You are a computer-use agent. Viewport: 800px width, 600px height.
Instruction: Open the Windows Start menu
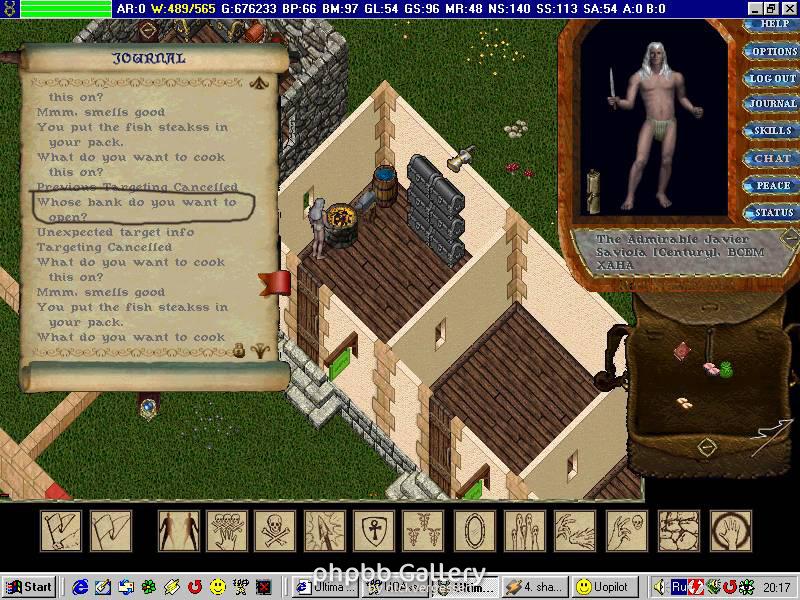click(28, 587)
